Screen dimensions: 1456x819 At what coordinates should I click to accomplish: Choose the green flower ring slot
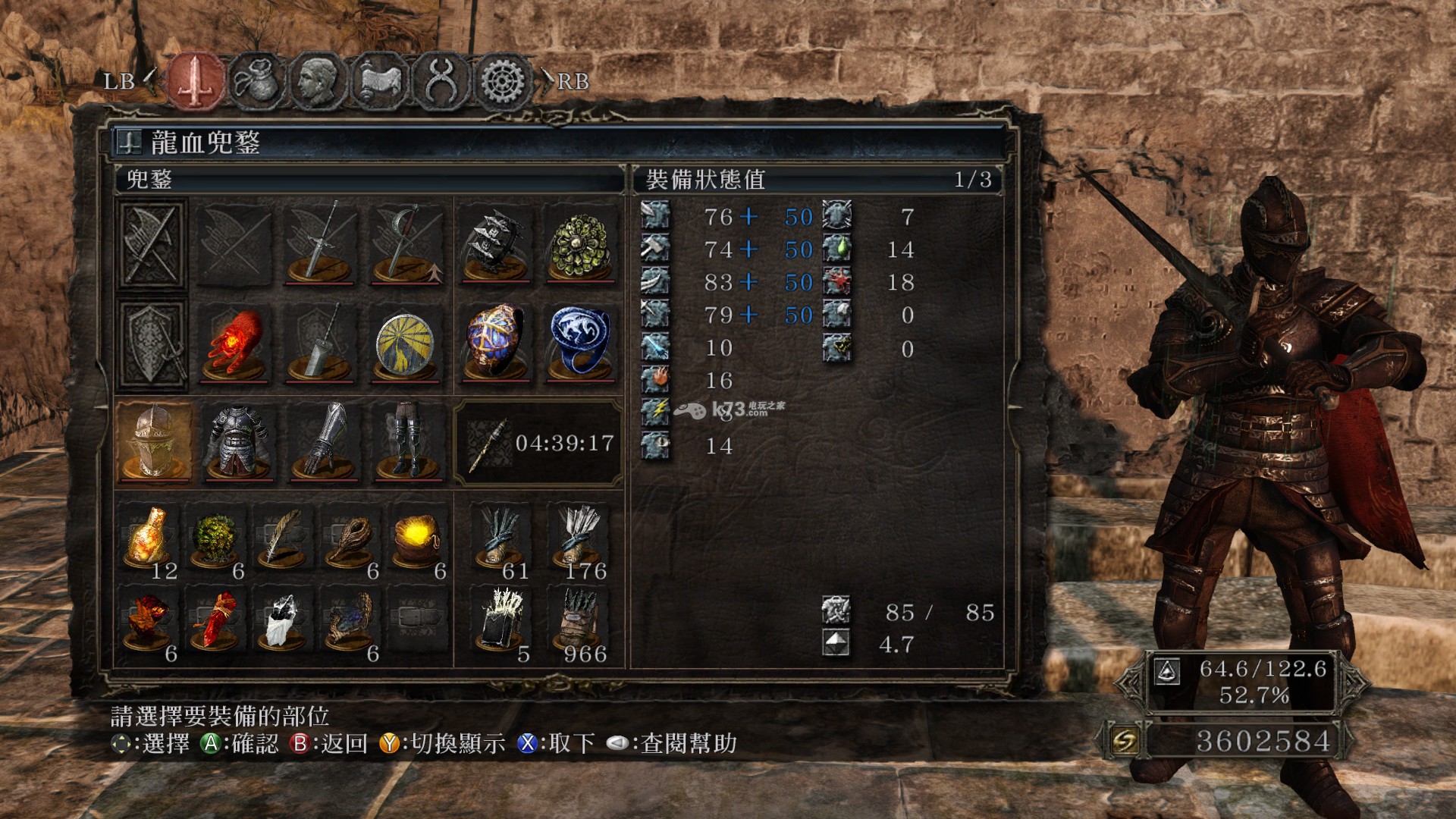tap(581, 244)
